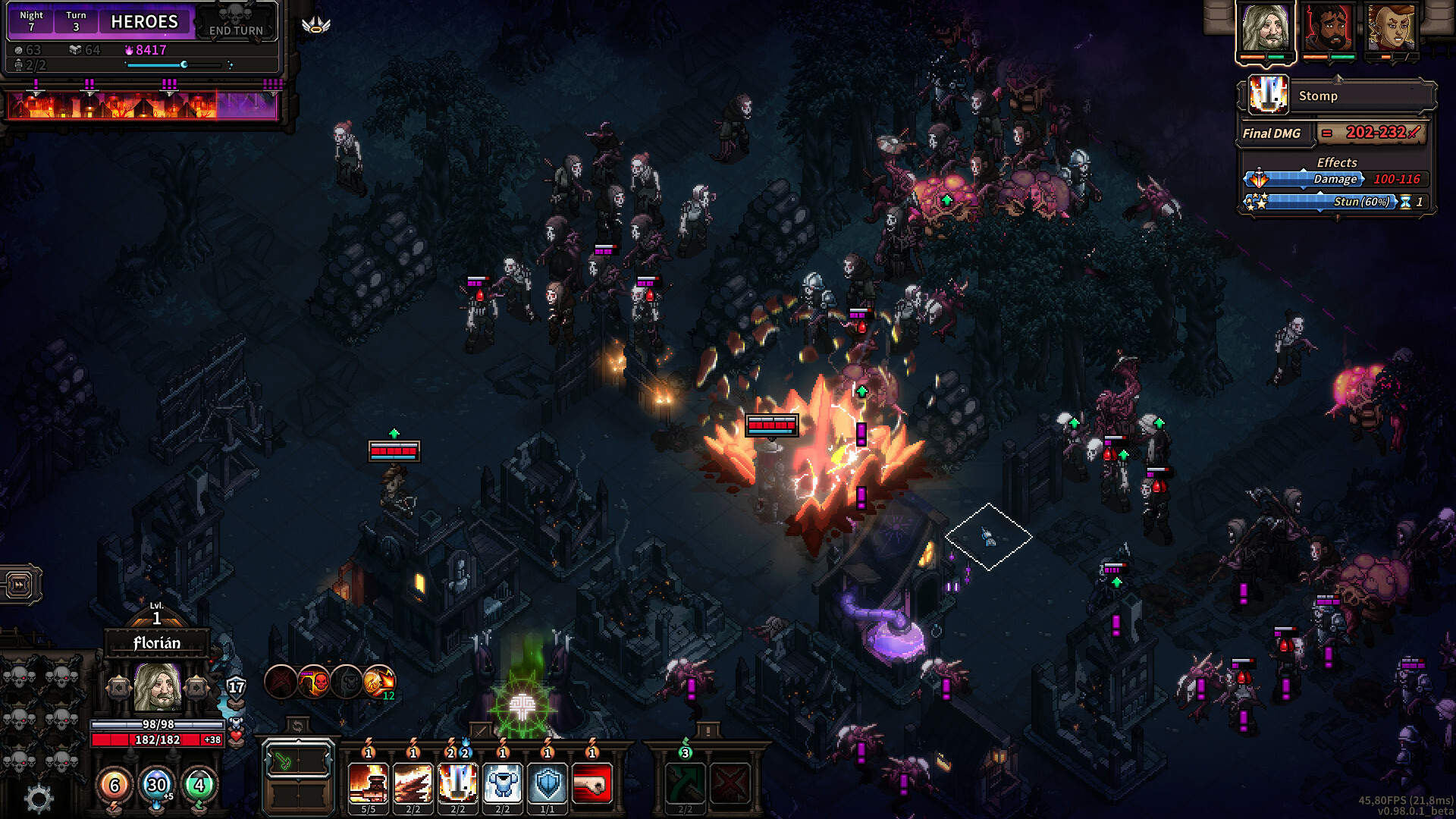1456x819 pixels.
Task: Click the HEROES panel header
Action: click(144, 21)
